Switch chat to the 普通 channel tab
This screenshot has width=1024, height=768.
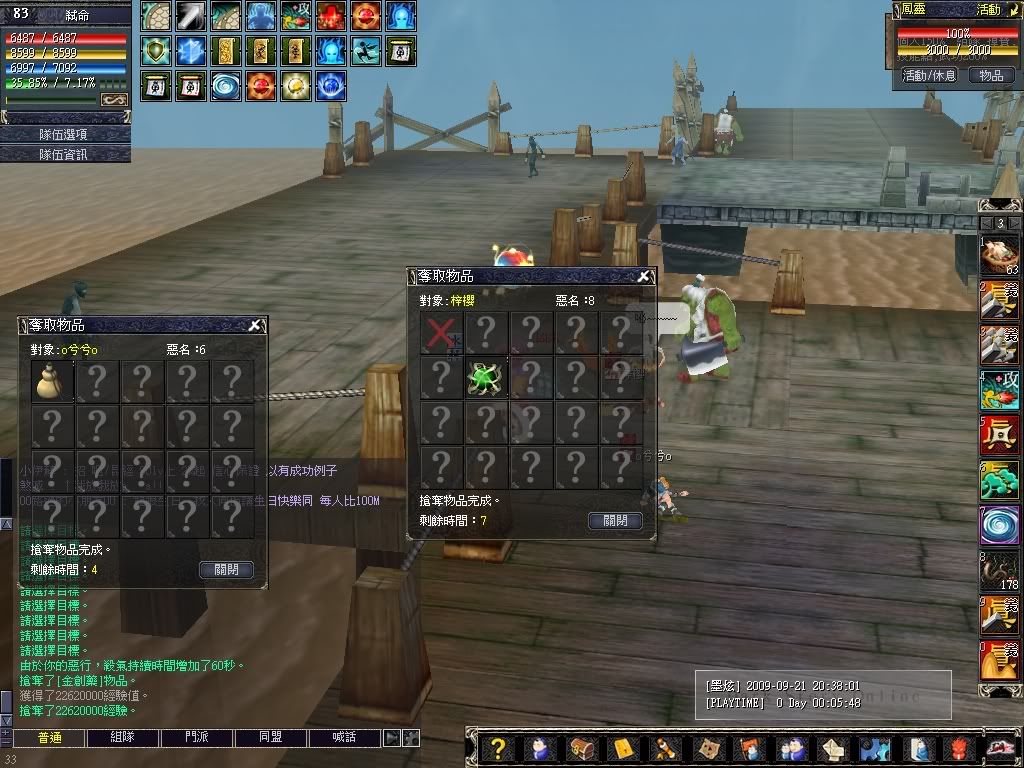(49, 738)
